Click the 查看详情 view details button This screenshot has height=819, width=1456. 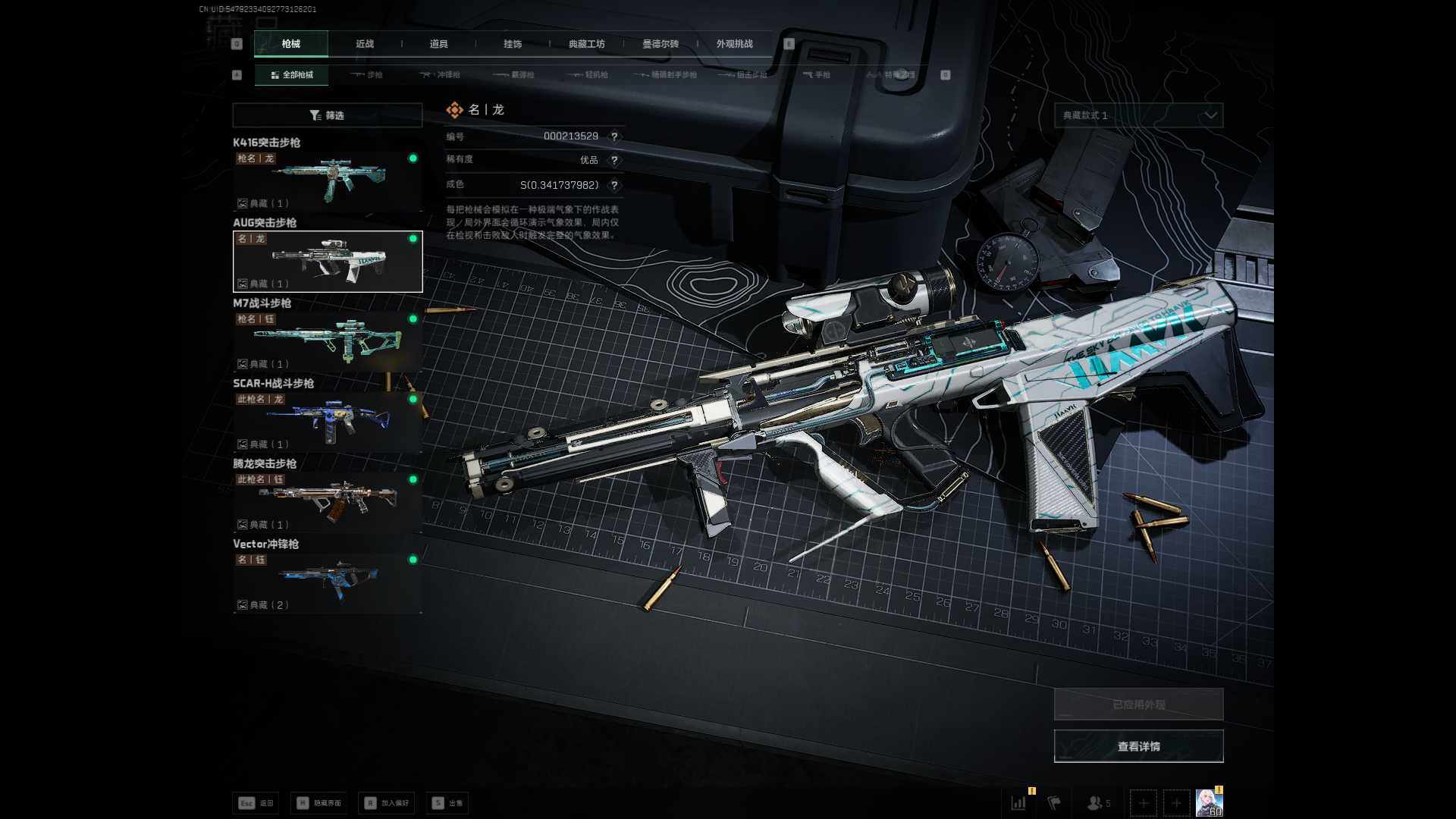coord(1138,746)
